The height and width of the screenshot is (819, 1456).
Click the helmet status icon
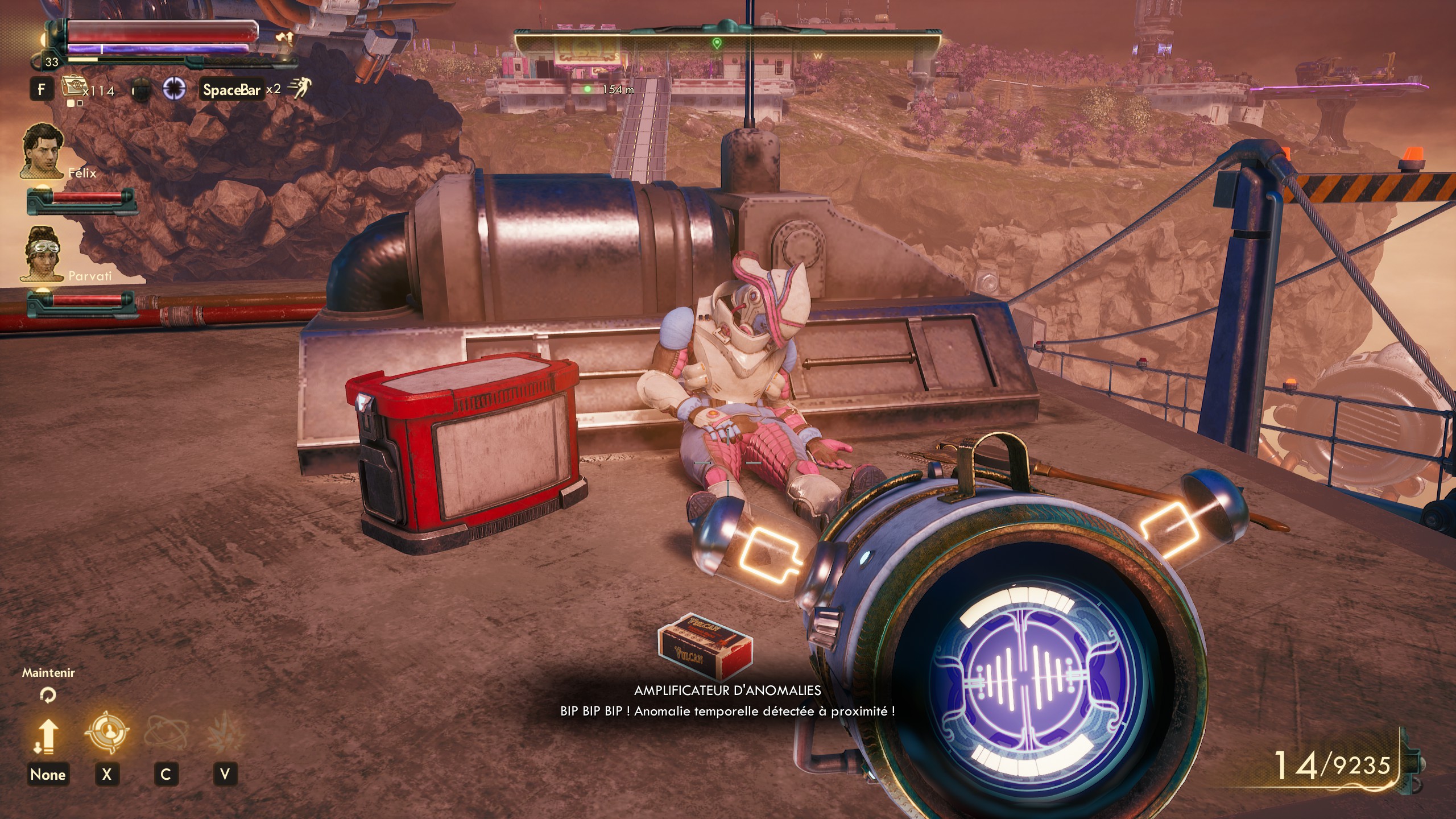coord(141,90)
